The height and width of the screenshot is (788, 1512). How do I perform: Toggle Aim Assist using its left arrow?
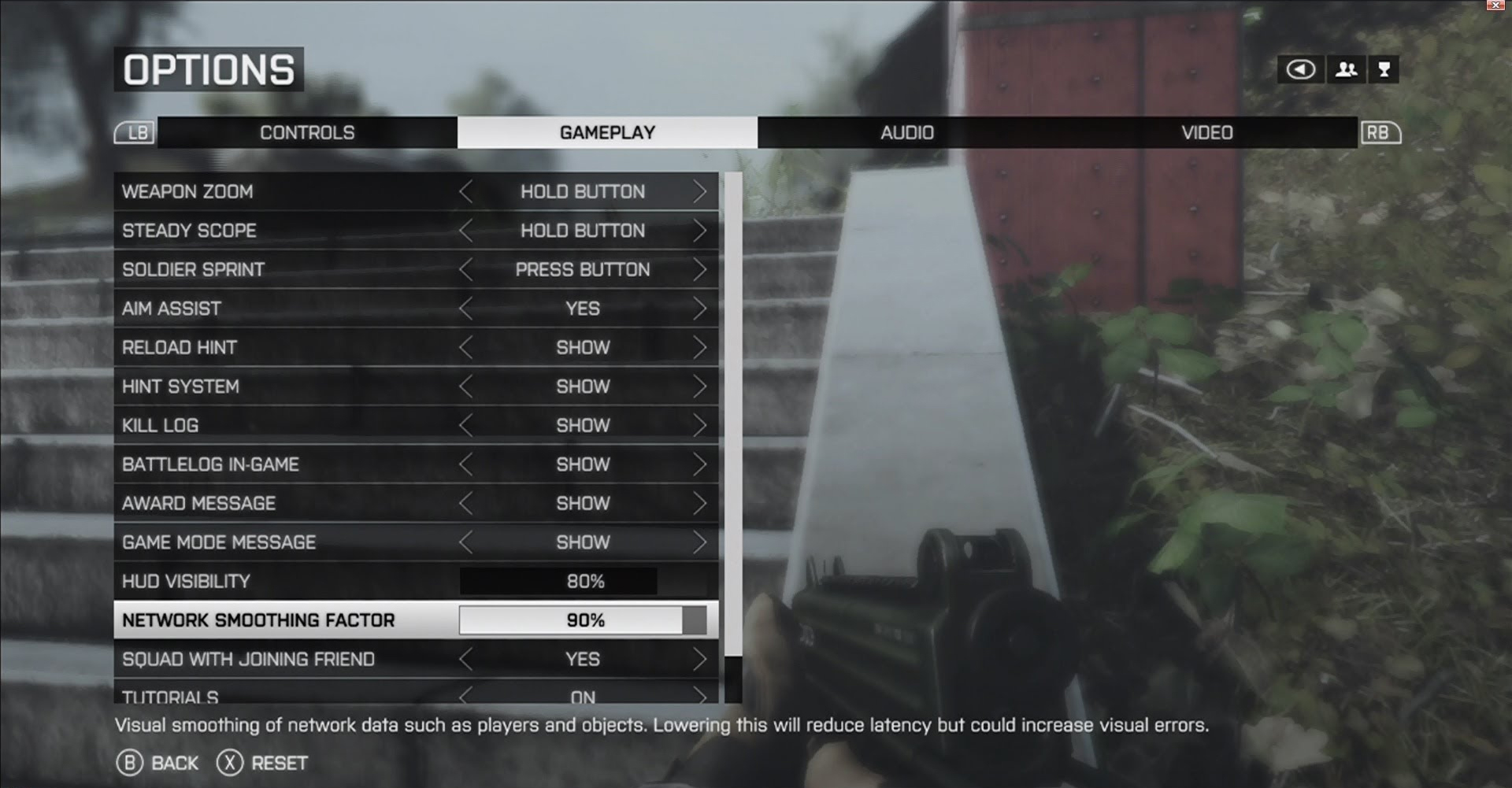pos(466,309)
